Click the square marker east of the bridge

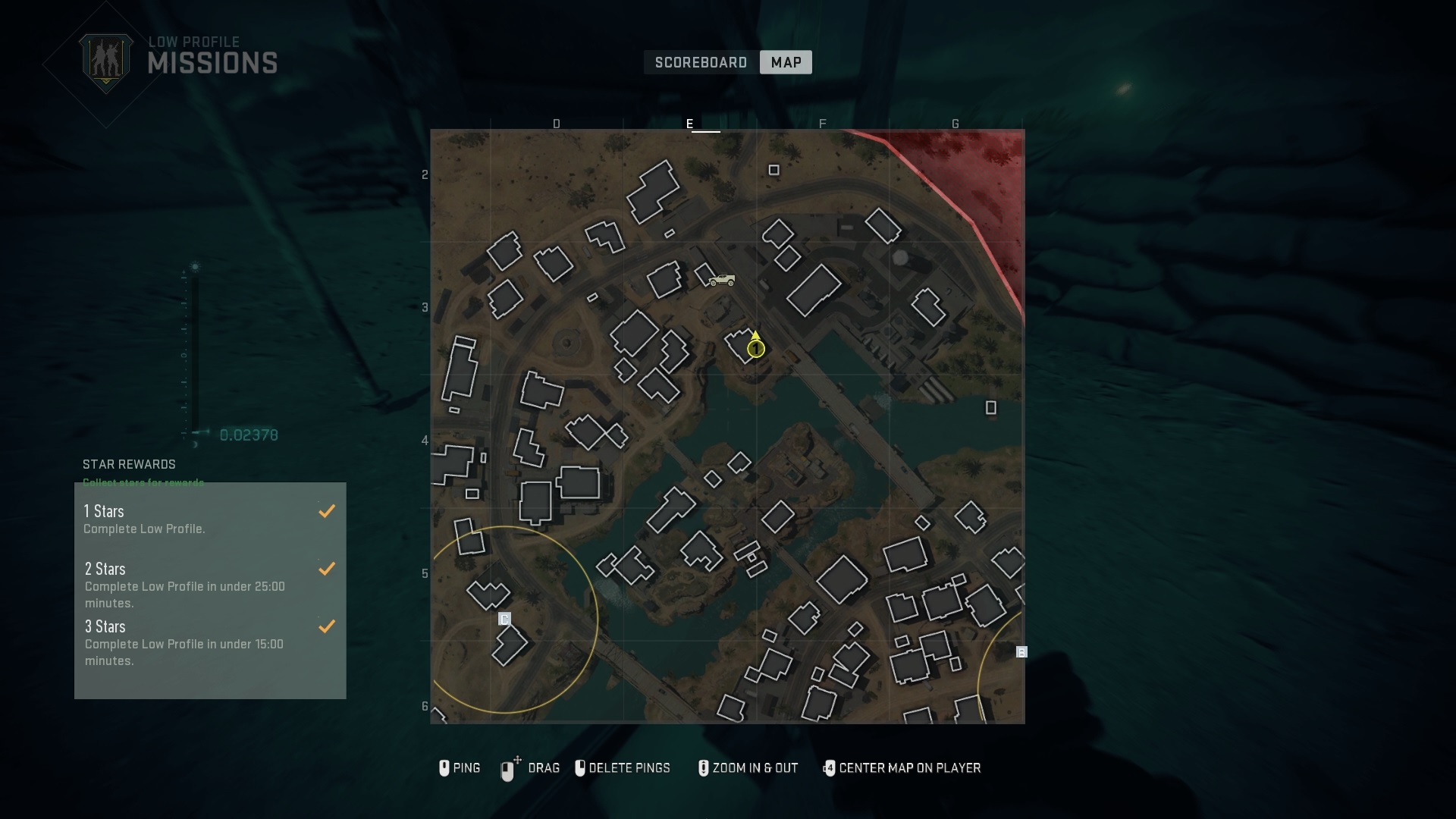tap(991, 408)
